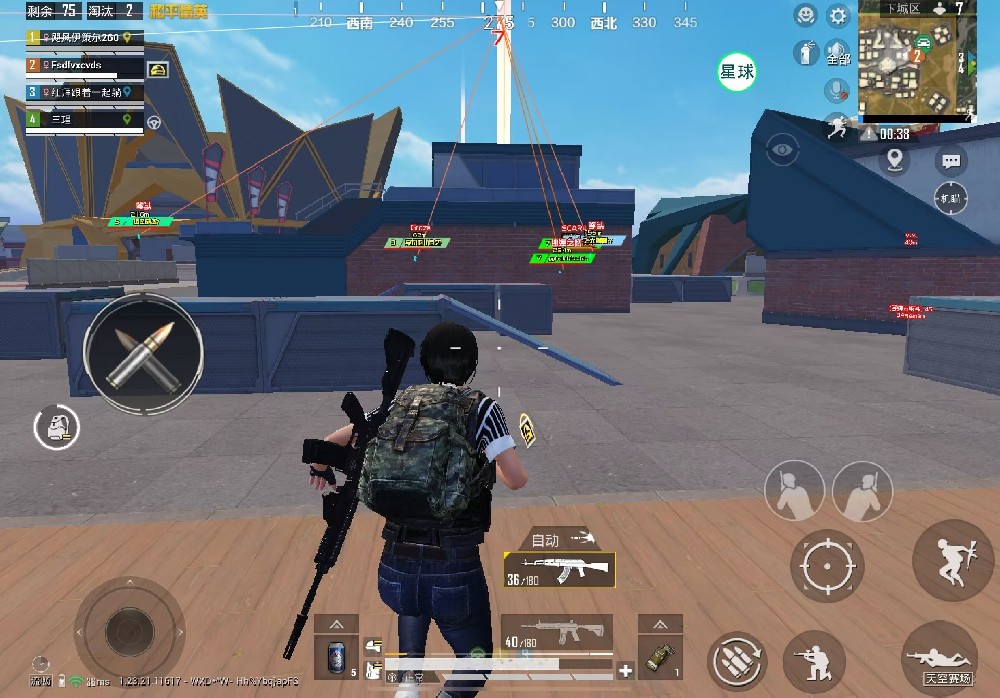Switch to the M416 rifle slot
This screenshot has width=1000, height=698.
click(557, 634)
